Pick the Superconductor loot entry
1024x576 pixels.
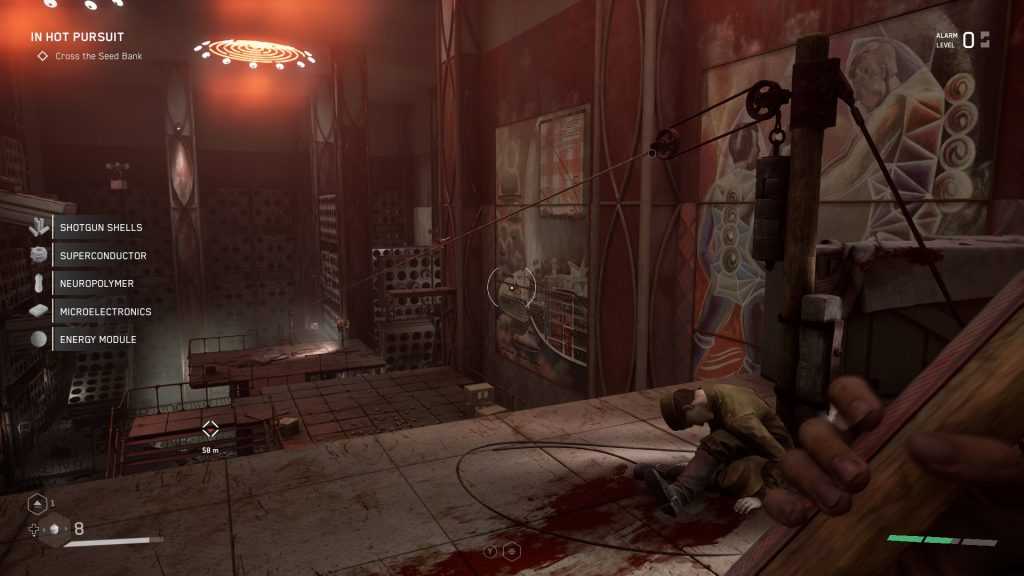tap(102, 256)
